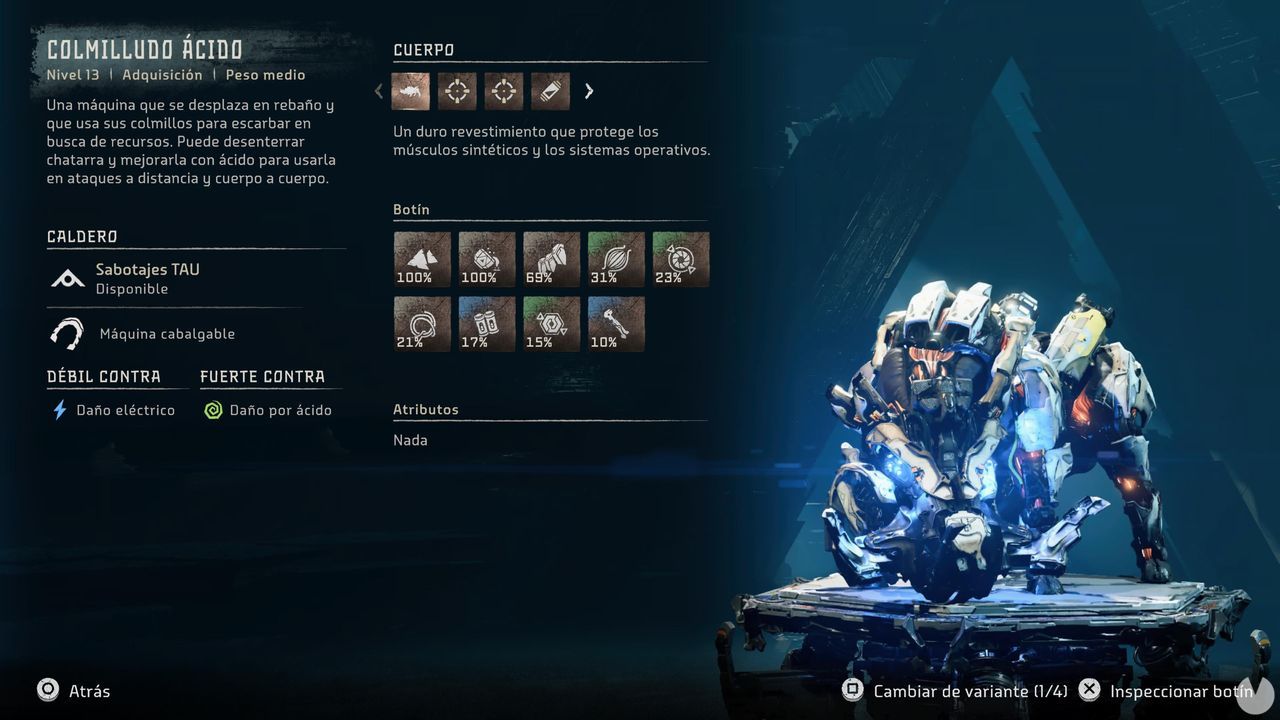This screenshot has width=1280, height=720.
Task: Click the acid canister component icon
Action: click(x=549, y=91)
